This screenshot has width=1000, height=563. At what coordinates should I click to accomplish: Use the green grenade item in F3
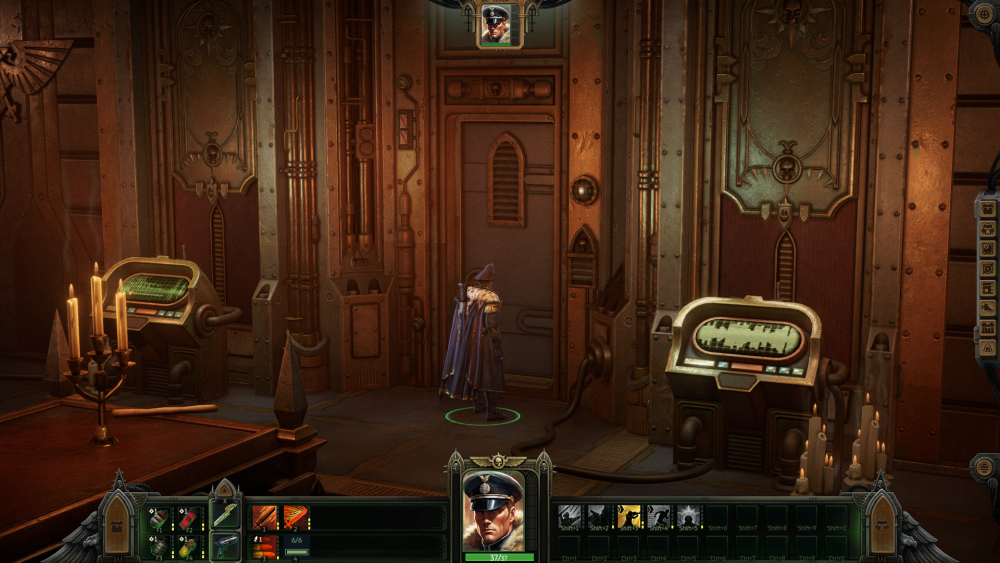pos(158,546)
